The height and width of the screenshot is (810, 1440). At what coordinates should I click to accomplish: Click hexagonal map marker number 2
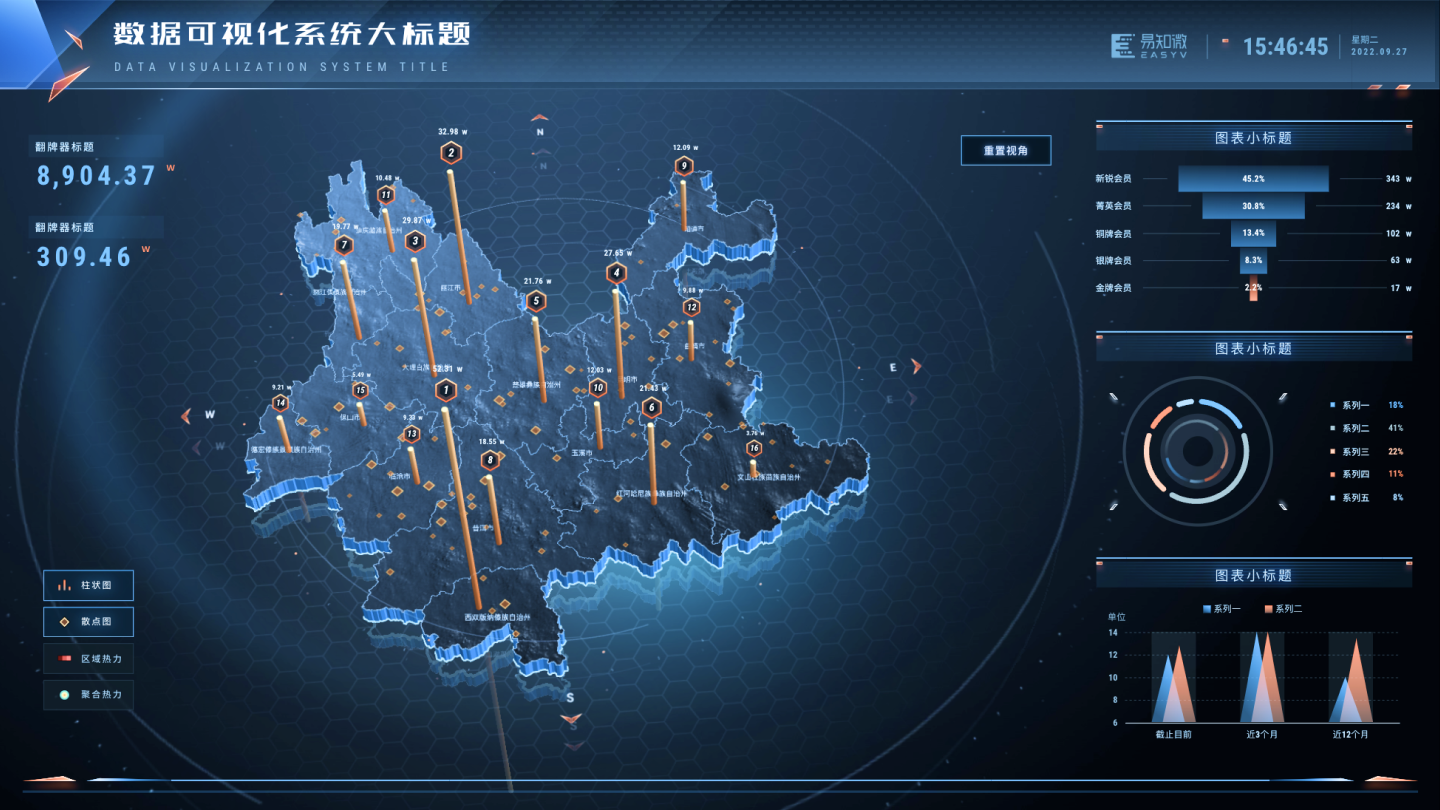451,152
